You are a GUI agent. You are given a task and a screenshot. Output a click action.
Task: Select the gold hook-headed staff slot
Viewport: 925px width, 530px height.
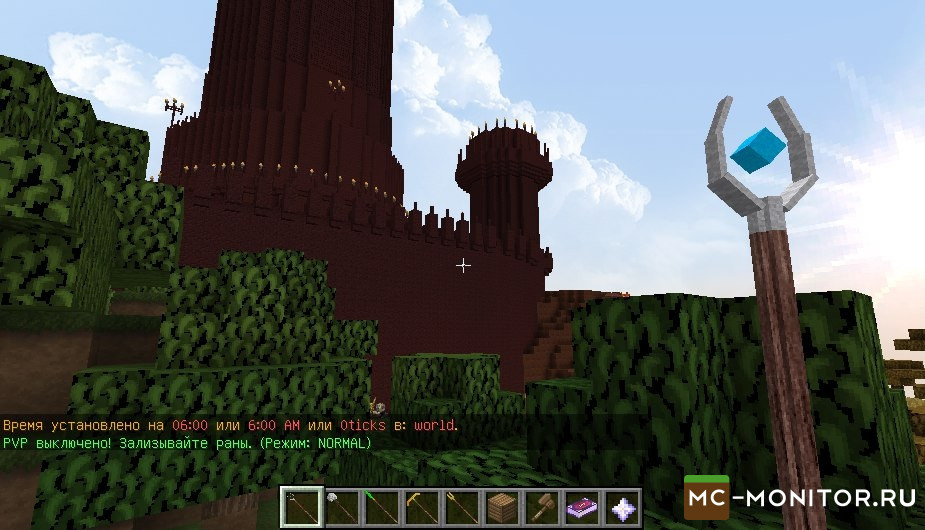[421, 508]
